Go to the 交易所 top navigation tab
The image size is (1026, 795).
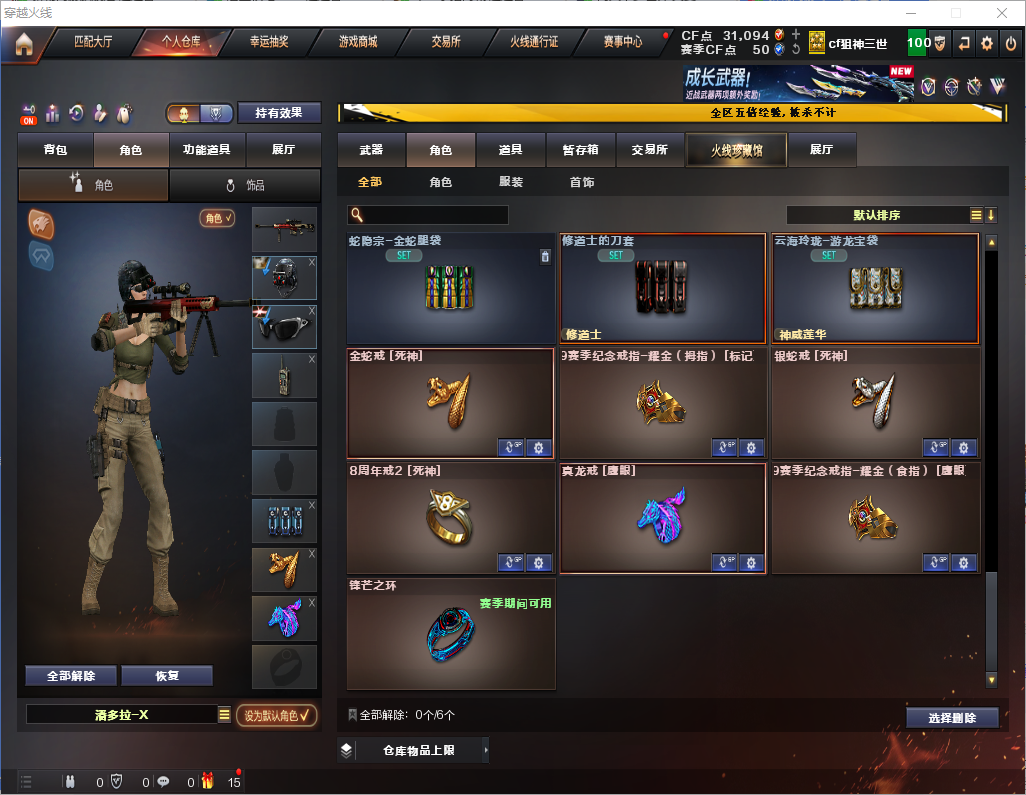pos(446,42)
